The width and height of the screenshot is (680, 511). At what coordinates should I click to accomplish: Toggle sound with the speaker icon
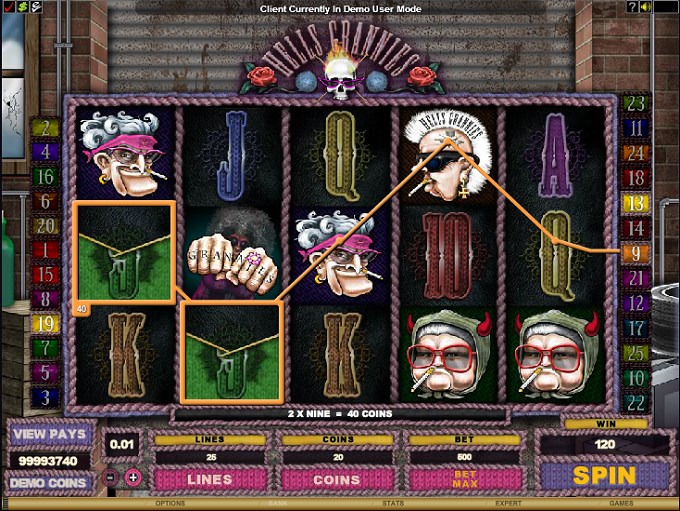click(647, 7)
